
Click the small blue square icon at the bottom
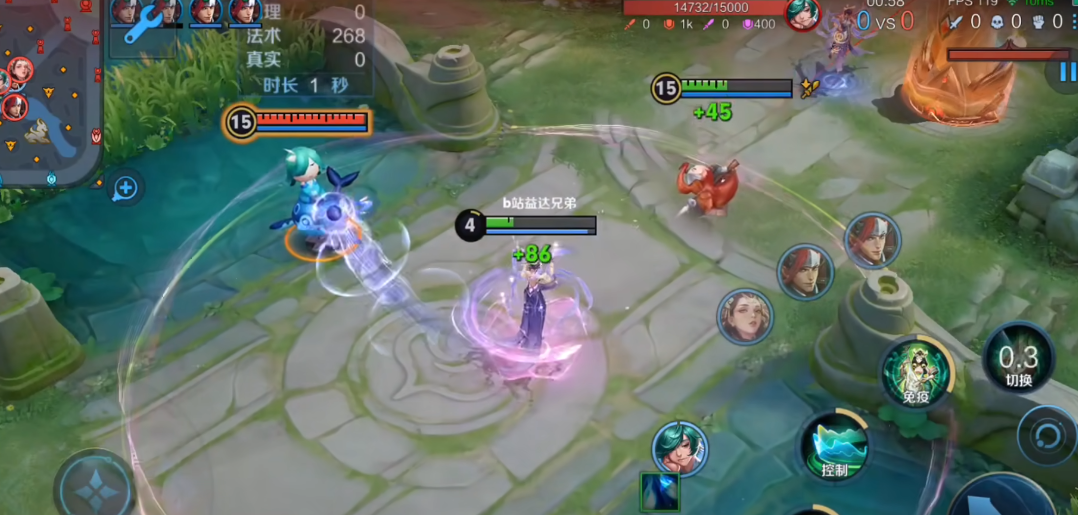pos(660,492)
